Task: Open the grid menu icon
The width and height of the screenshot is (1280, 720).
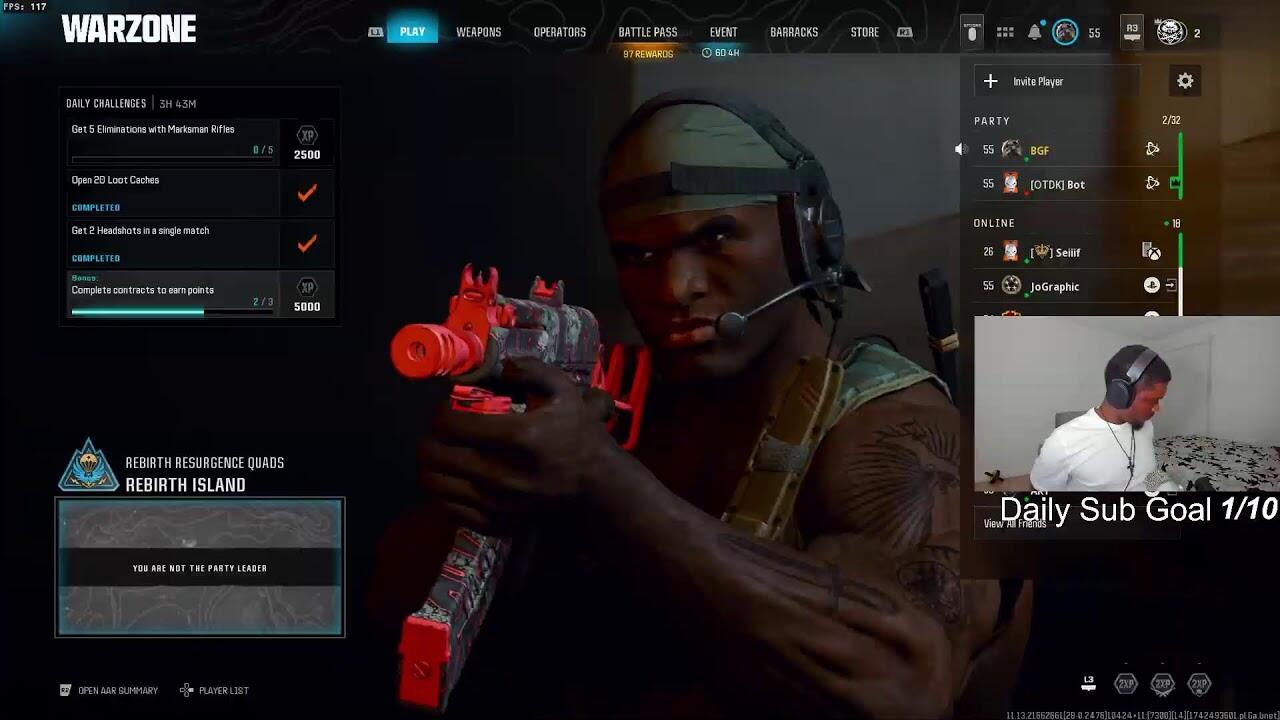Action: pos(1005,32)
